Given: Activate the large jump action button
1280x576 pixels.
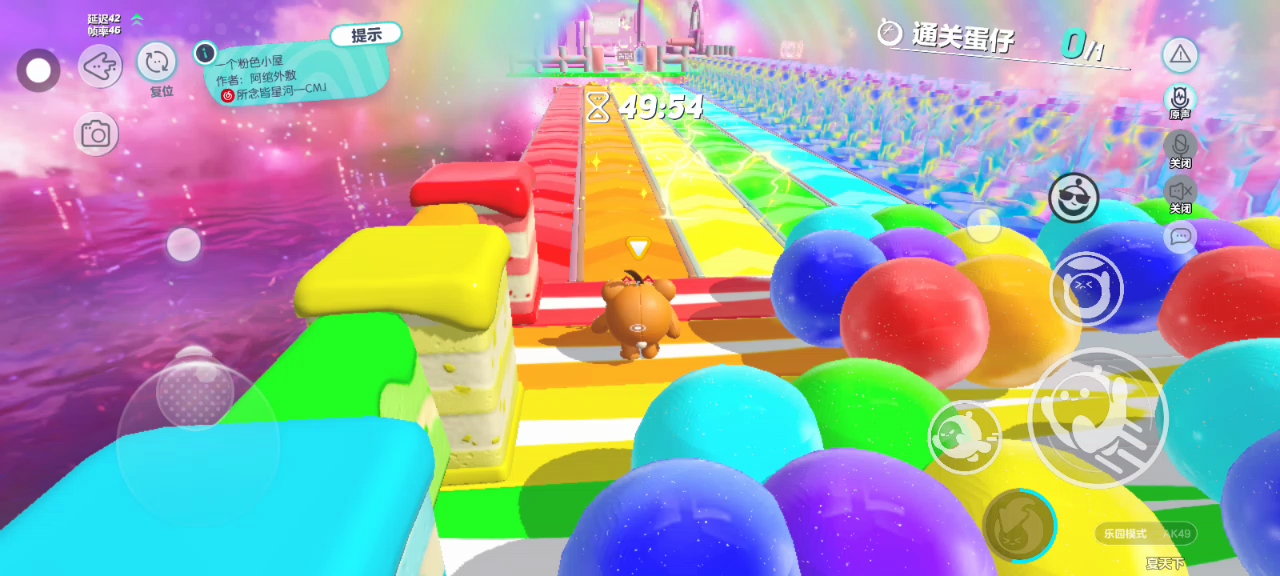Looking at the screenshot, I should 1098,417.
